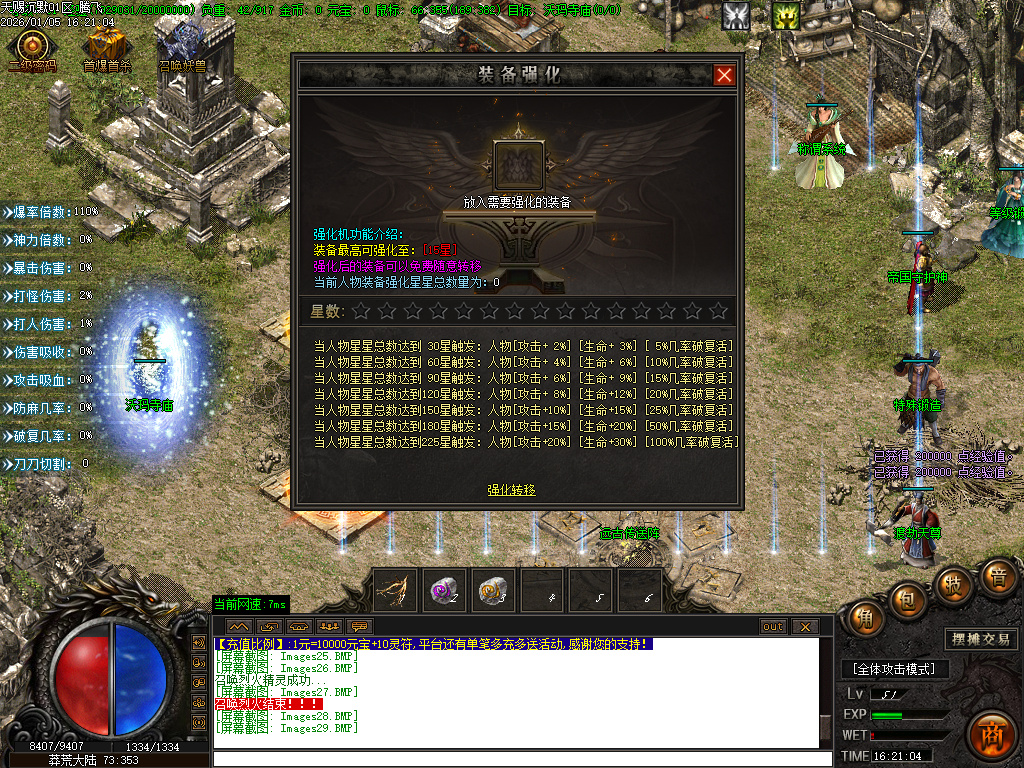Click the chat text input field

(520, 758)
